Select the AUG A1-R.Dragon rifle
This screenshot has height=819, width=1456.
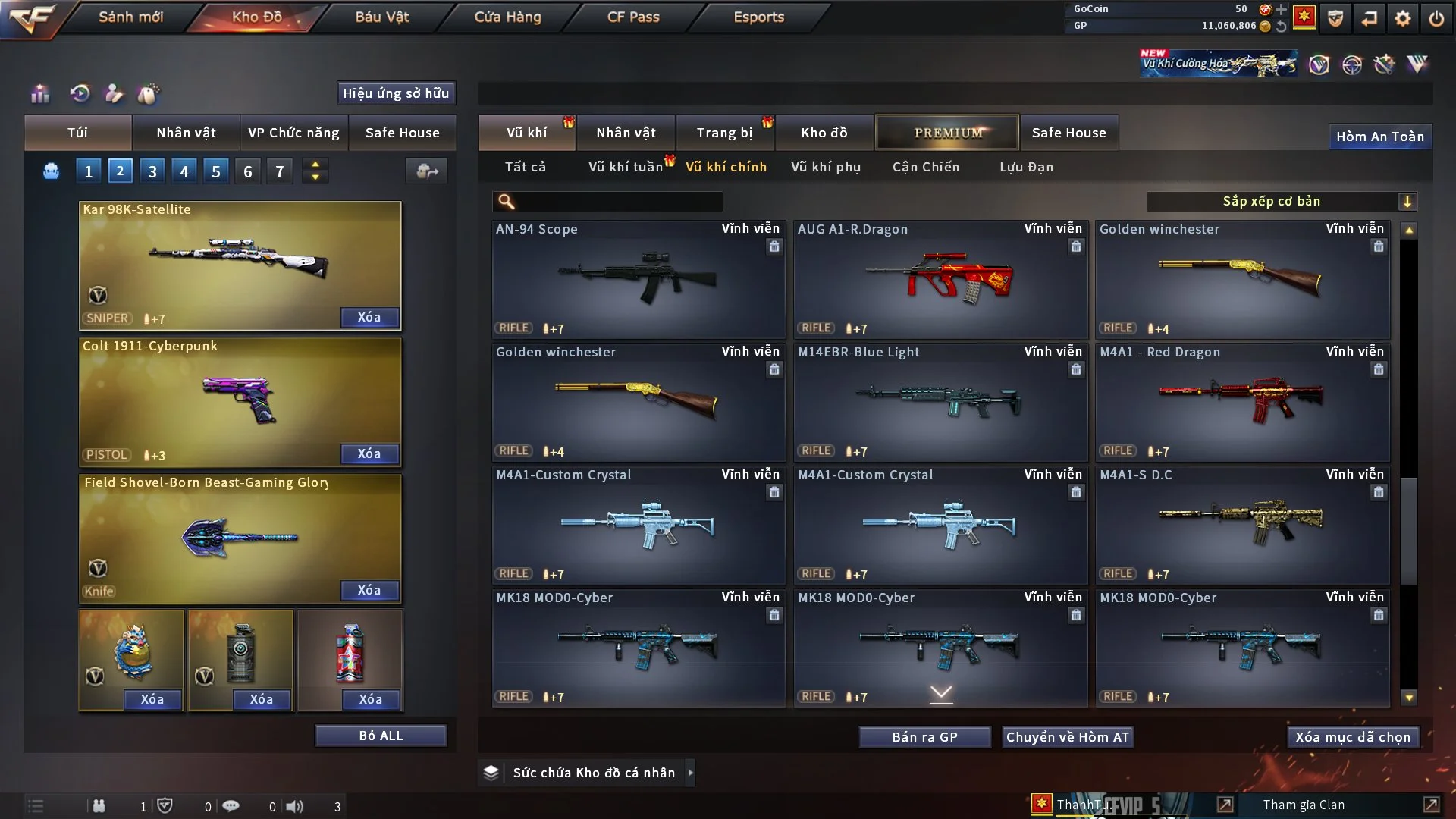pyautogui.click(x=940, y=279)
